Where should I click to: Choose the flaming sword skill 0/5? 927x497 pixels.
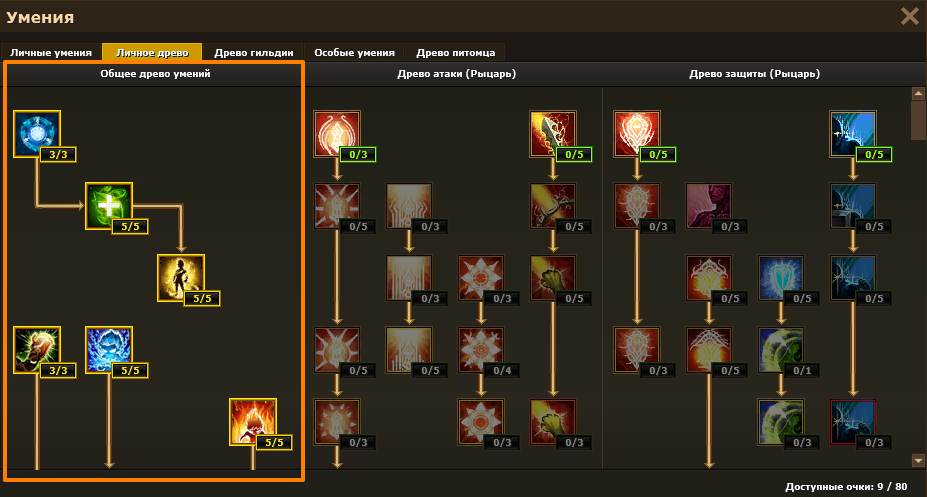(553, 134)
